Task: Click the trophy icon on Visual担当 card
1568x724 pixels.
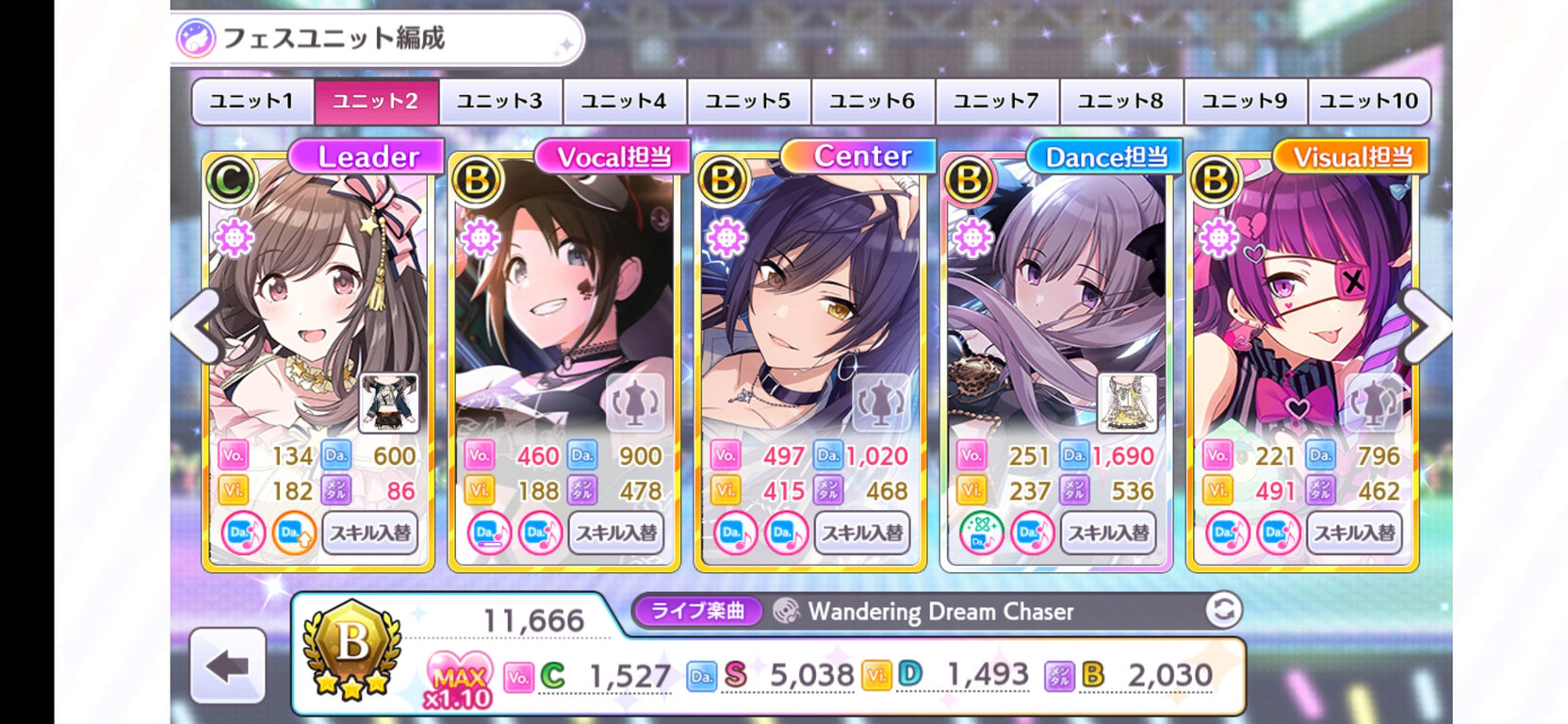Action: coord(1372,403)
